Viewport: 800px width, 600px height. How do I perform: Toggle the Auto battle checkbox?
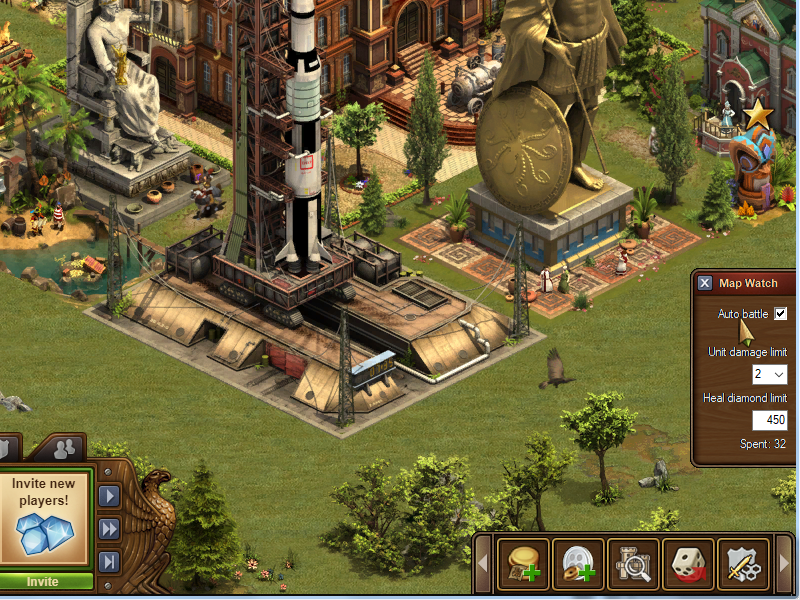781,314
